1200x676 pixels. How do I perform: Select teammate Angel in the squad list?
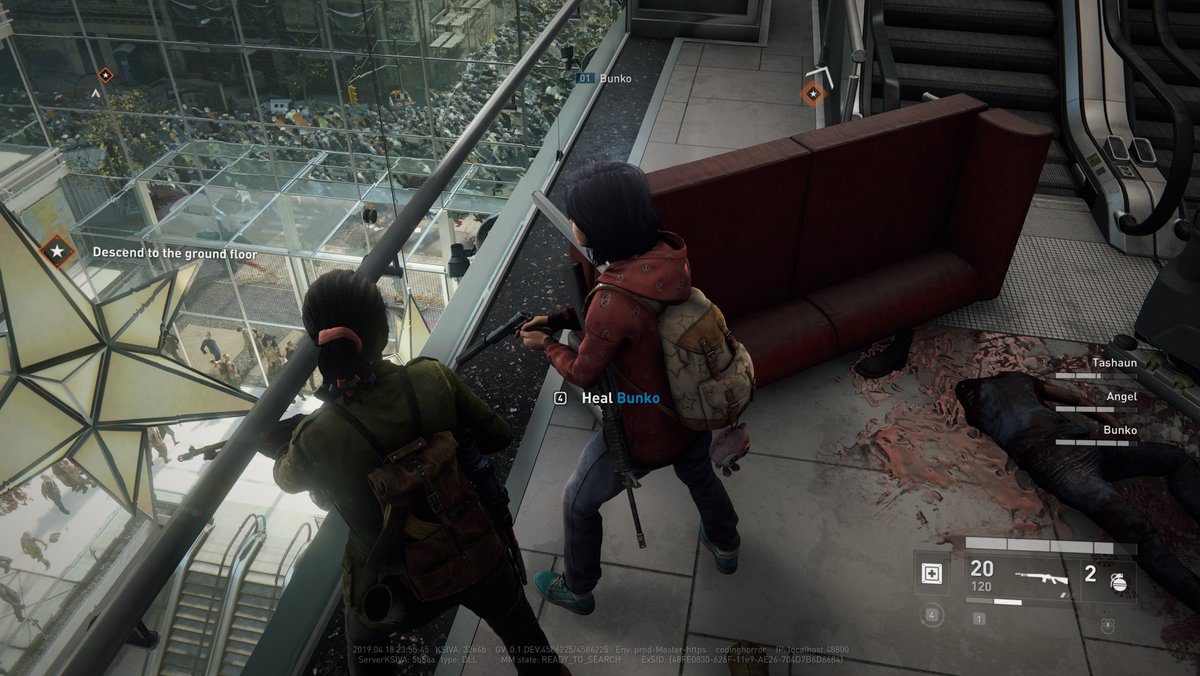pyautogui.click(x=1121, y=397)
